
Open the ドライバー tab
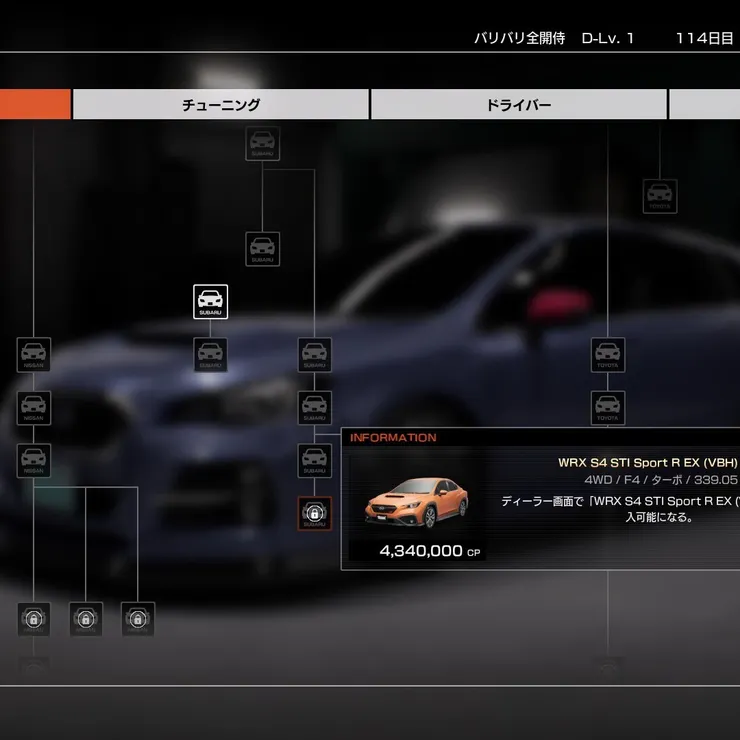click(x=518, y=105)
